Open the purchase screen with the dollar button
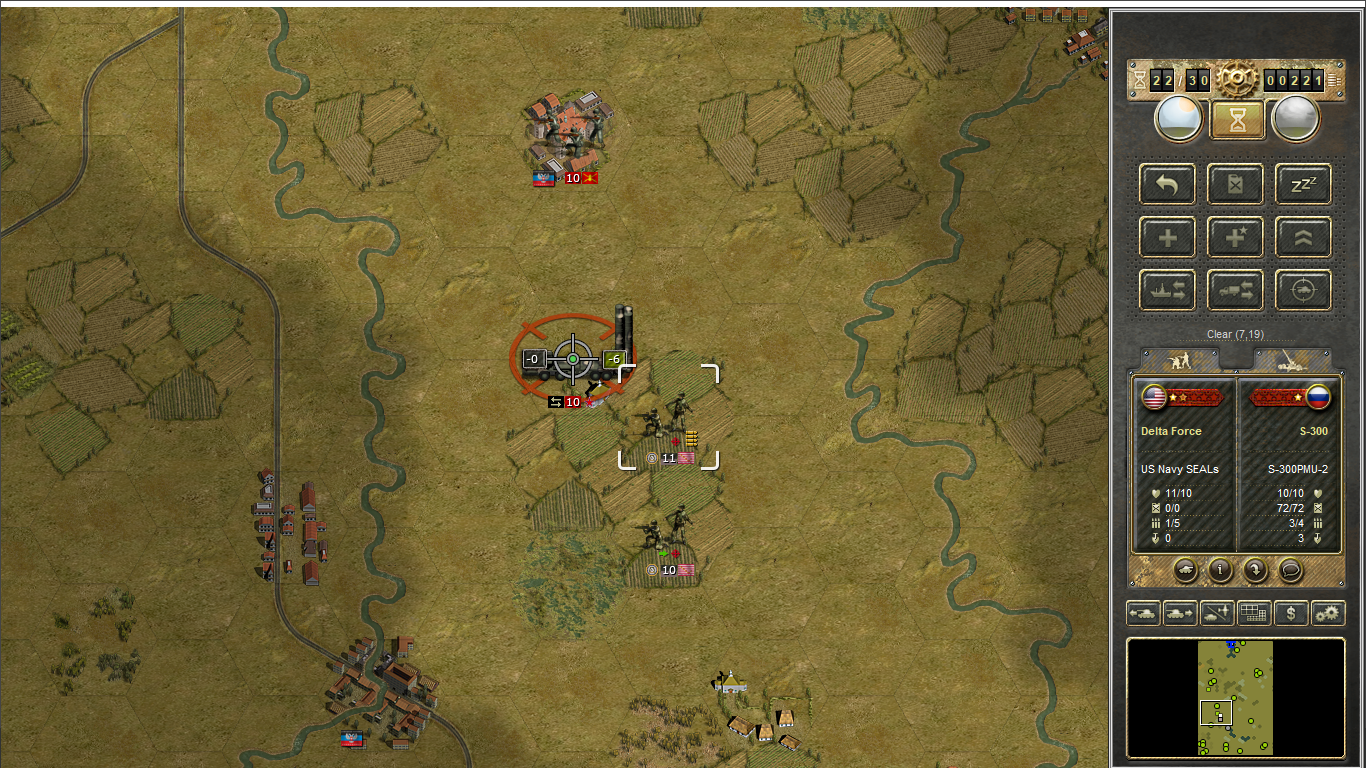Viewport: 1366px width, 768px height. pyautogui.click(x=1291, y=613)
